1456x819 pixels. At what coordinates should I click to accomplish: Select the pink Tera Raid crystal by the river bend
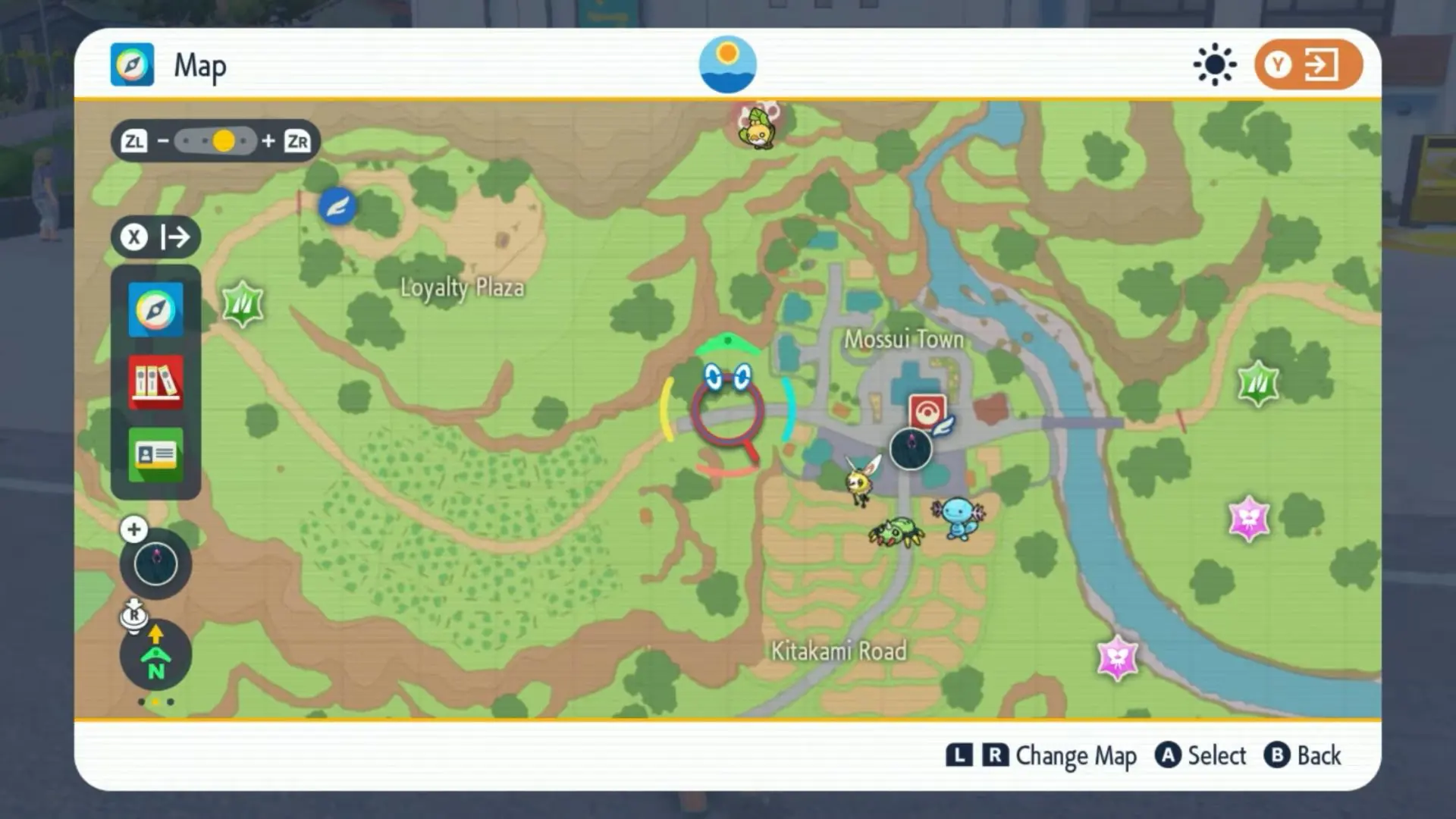[1117, 657]
